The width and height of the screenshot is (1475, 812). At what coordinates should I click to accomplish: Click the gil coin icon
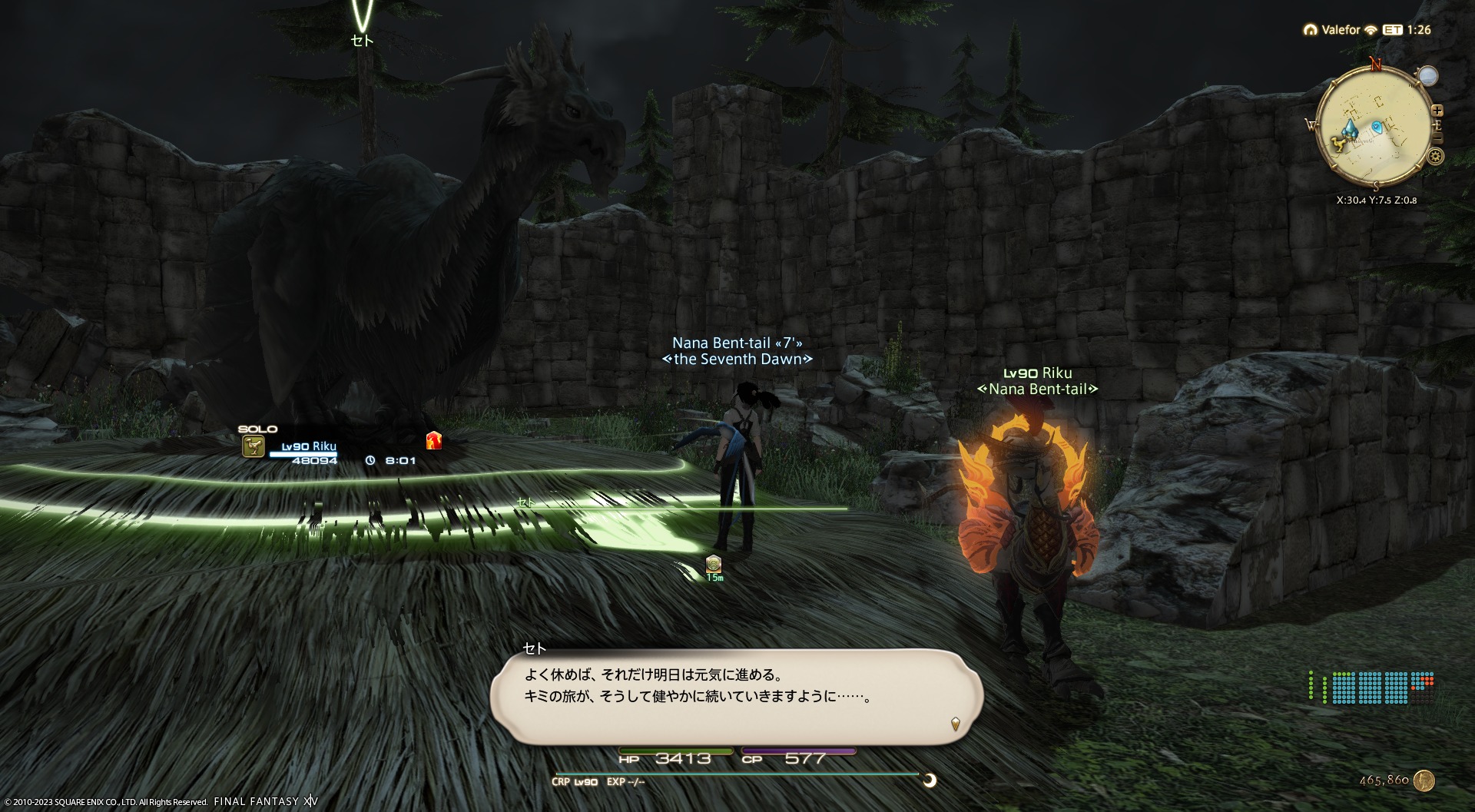(x=1424, y=781)
